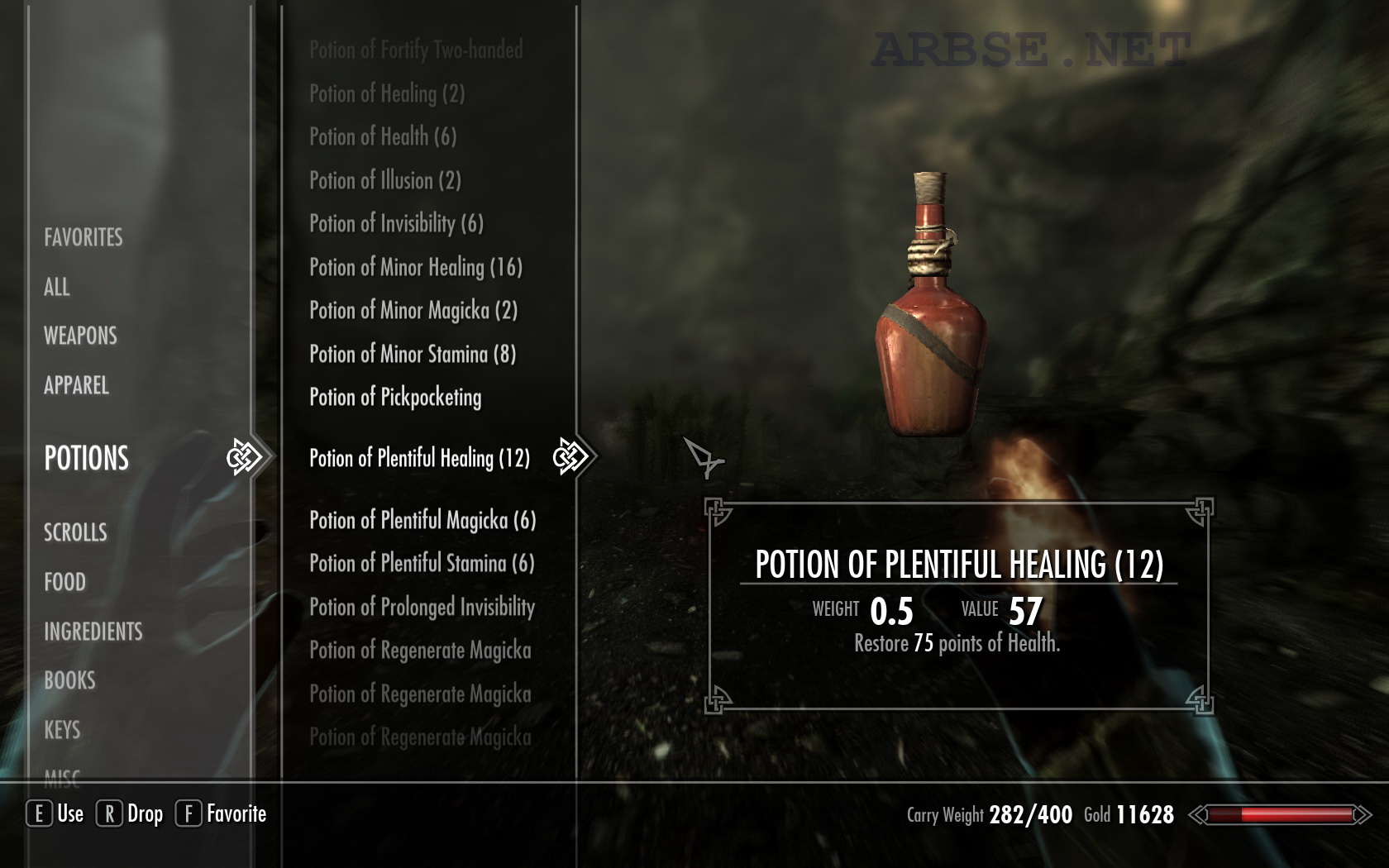Choose Potion of Fortify Two-handed
The image size is (1389, 868).
416,50
